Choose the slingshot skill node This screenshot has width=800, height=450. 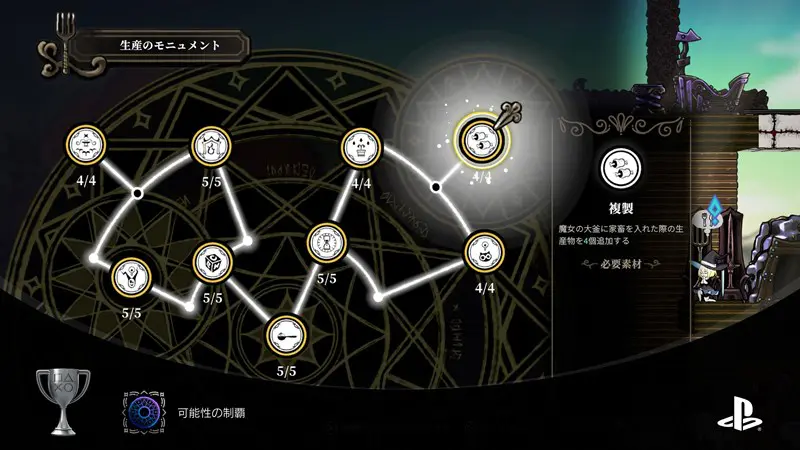(x=133, y=275)
